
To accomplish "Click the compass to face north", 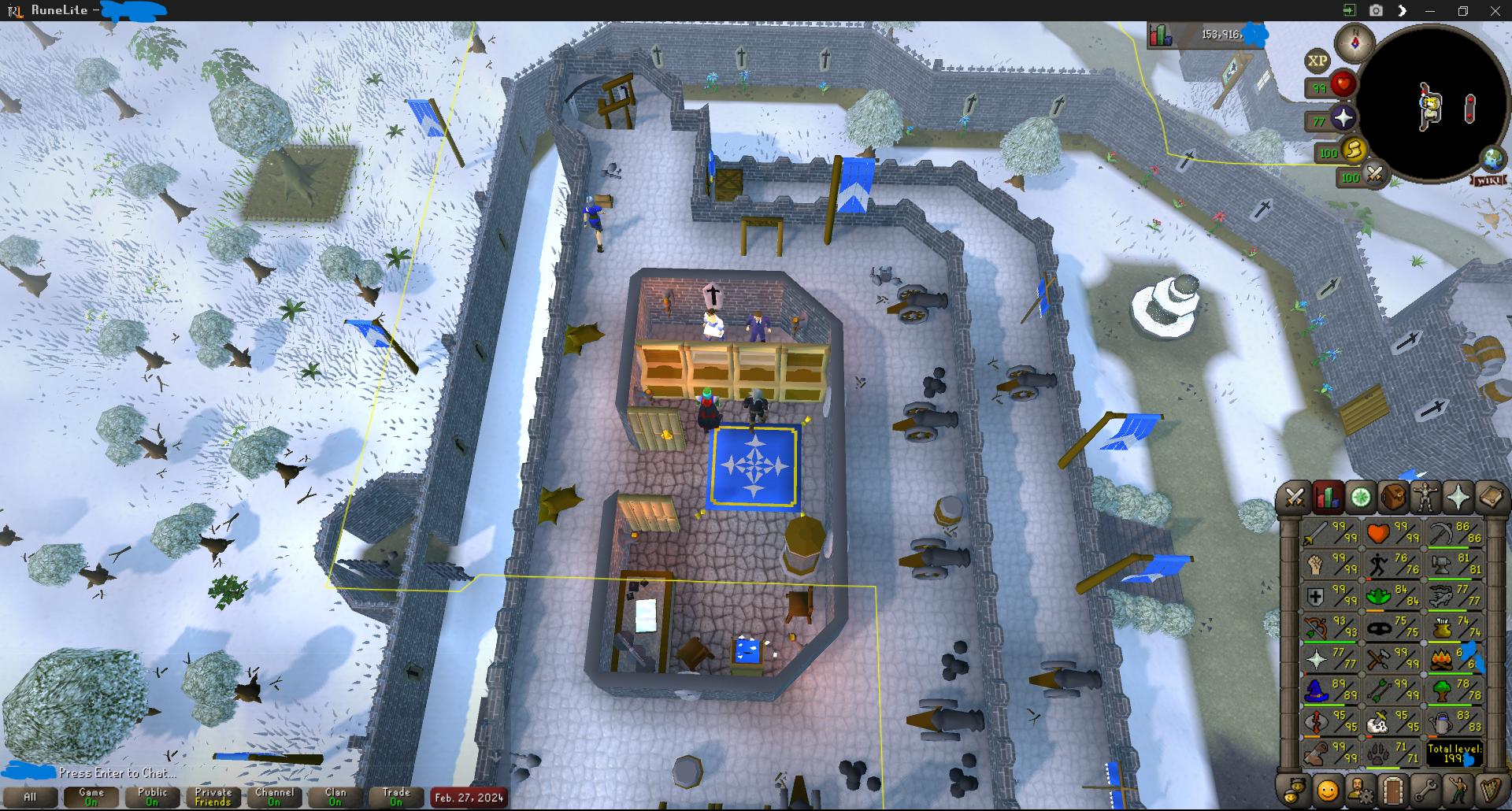I will tap(1354, 43).
